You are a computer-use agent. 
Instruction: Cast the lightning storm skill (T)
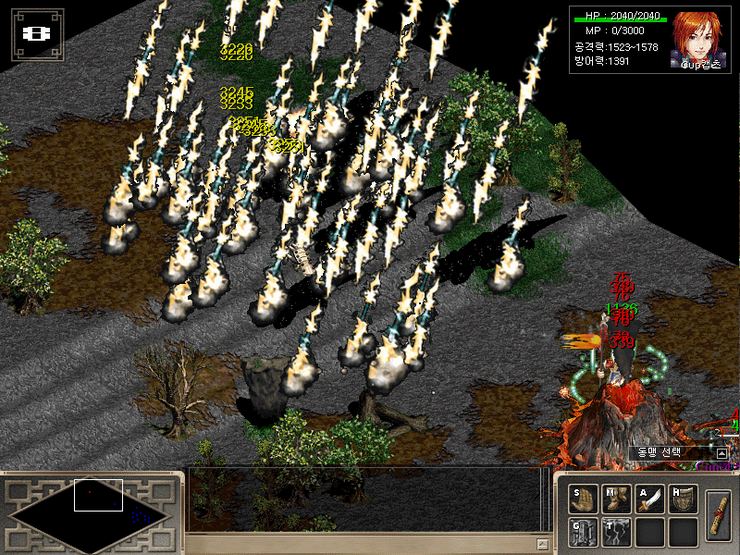617,532
